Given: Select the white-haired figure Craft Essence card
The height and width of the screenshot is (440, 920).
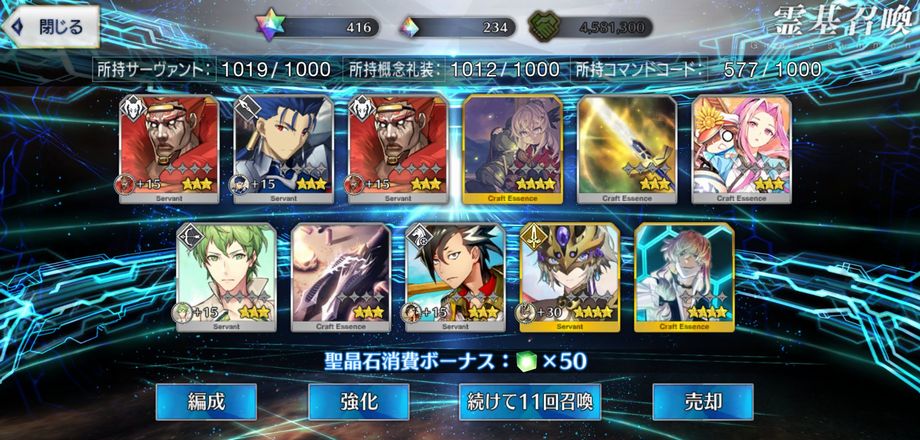Looking at the screenshot, I should click(685, 277).
